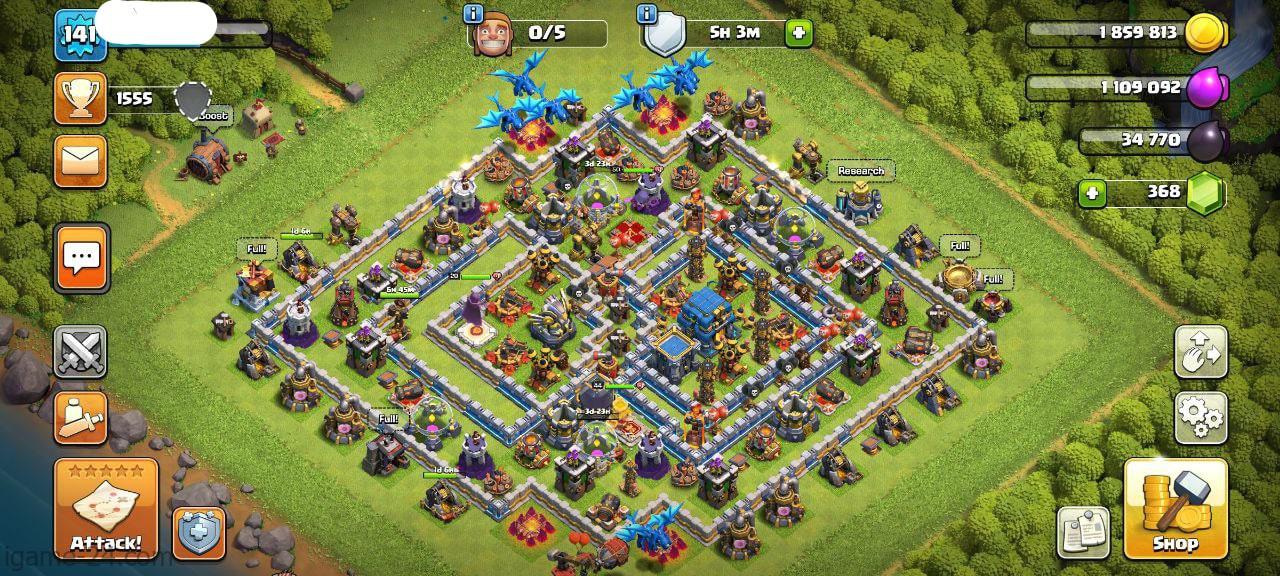Screen dimensions: 1280x576
Task: Open the army sword and troop button
Action: click(80, 417)
